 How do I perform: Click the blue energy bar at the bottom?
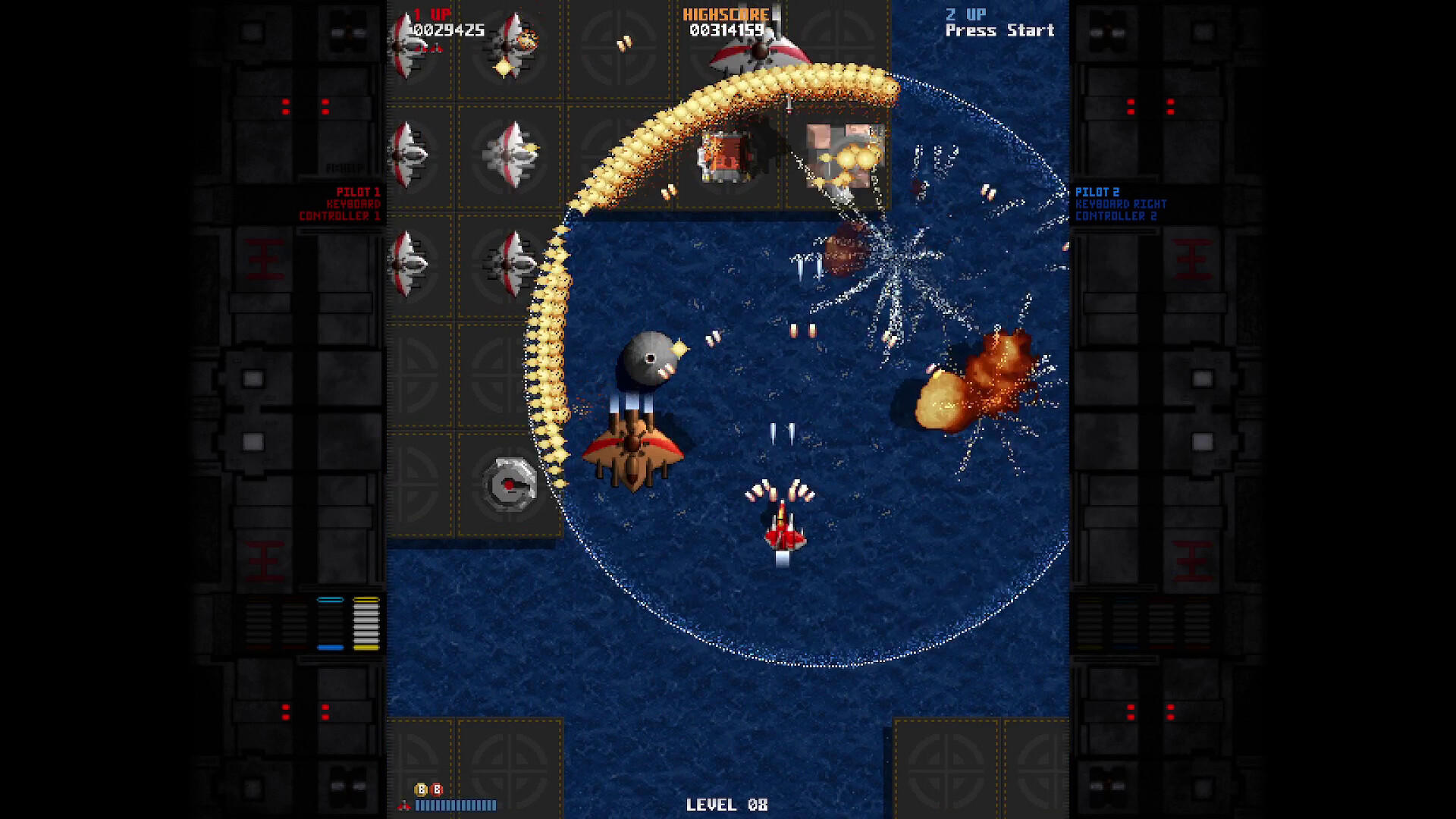coord(455,806)
